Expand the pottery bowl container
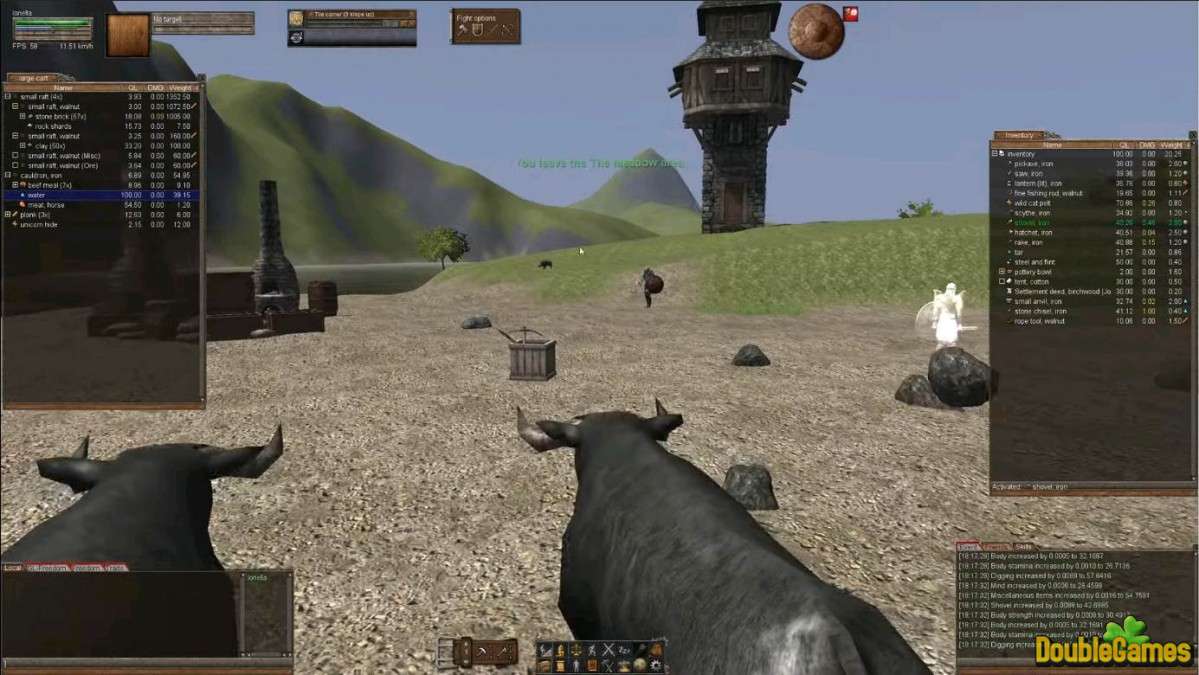1199x675 pixels. tap(1002, 272)
